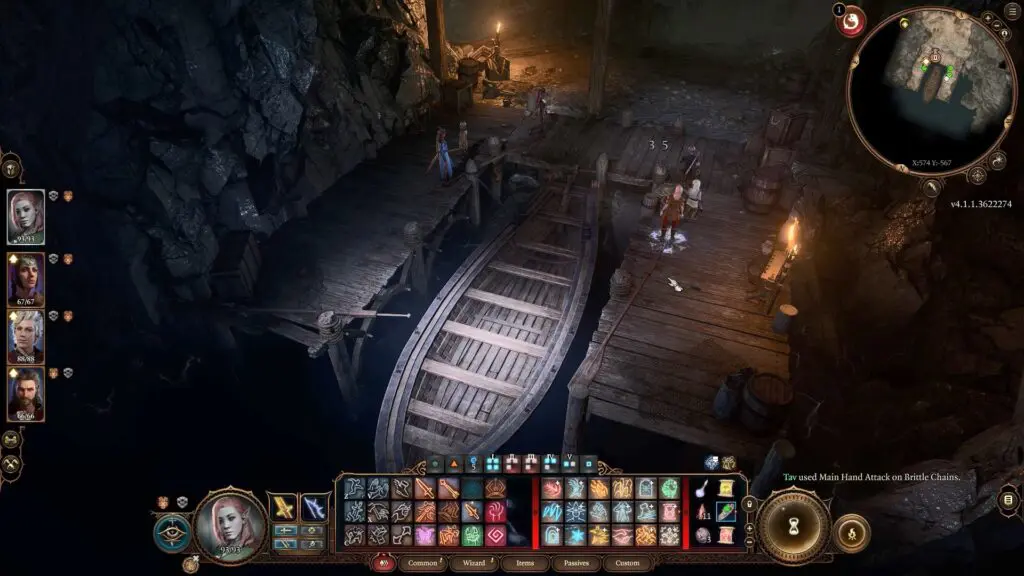
Task: Switch to the Custom hotbar tab
Action: coord(627,563)
